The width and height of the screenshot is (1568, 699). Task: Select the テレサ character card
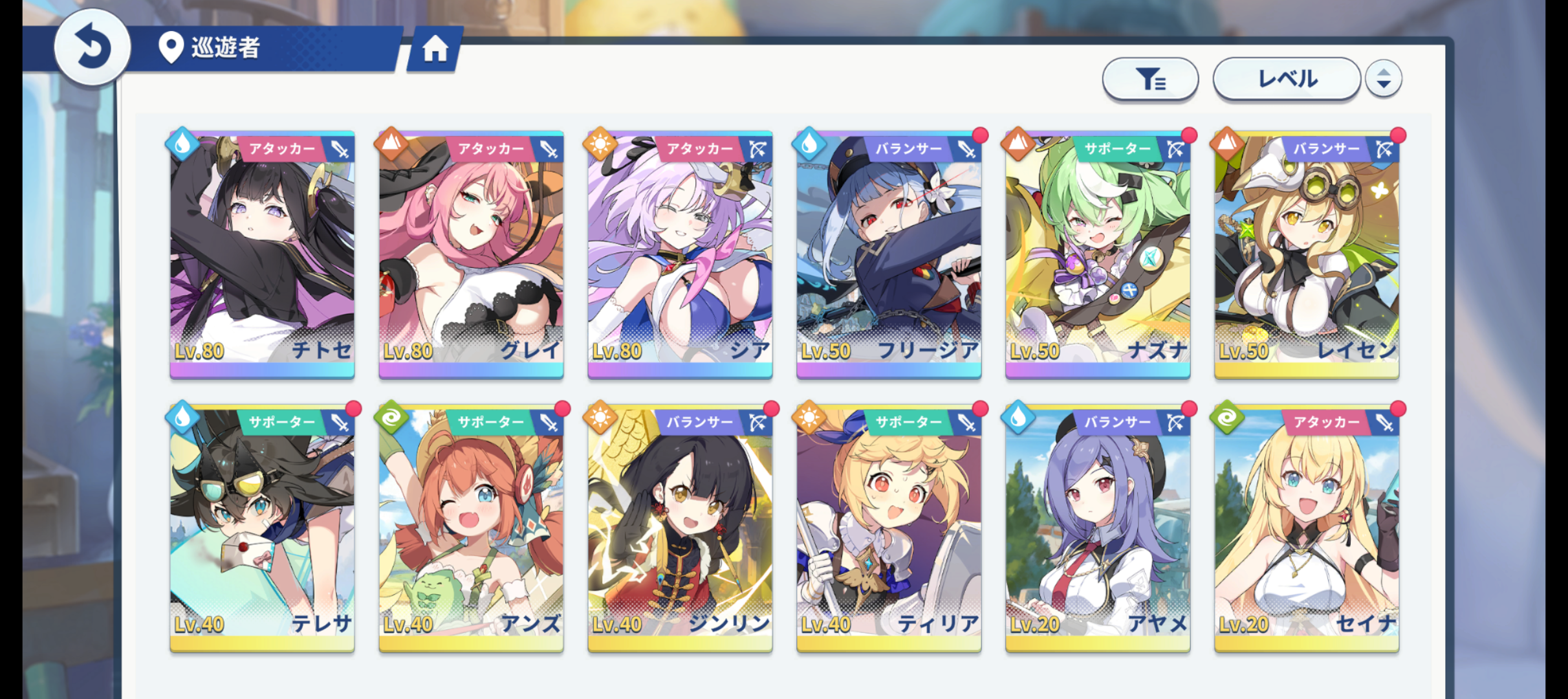click(x=262, y=527)
